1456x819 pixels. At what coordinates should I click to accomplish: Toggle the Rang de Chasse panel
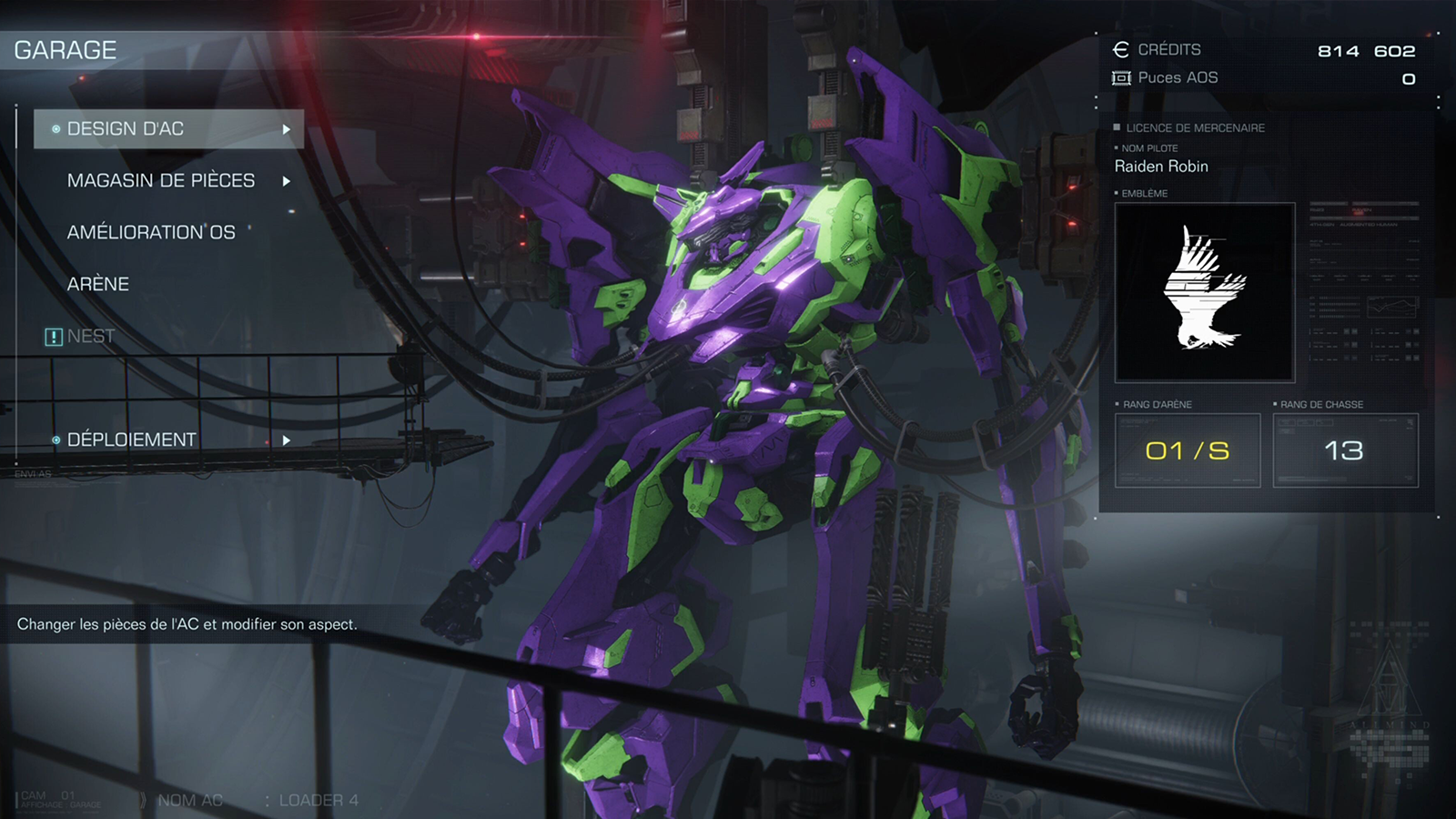pyautogui.click(x=1345, y=450)
